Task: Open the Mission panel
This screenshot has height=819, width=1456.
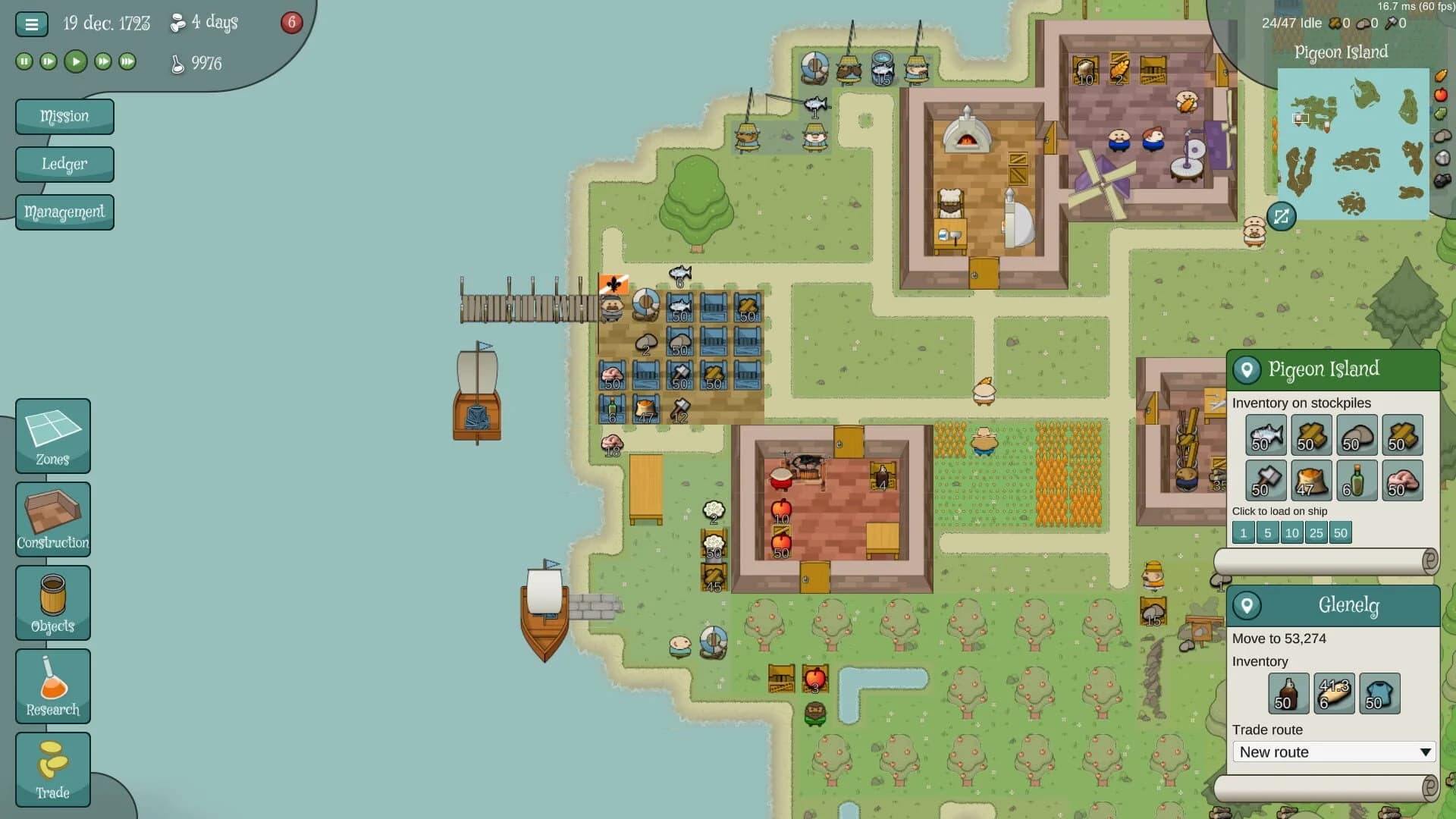Action: 64,116
